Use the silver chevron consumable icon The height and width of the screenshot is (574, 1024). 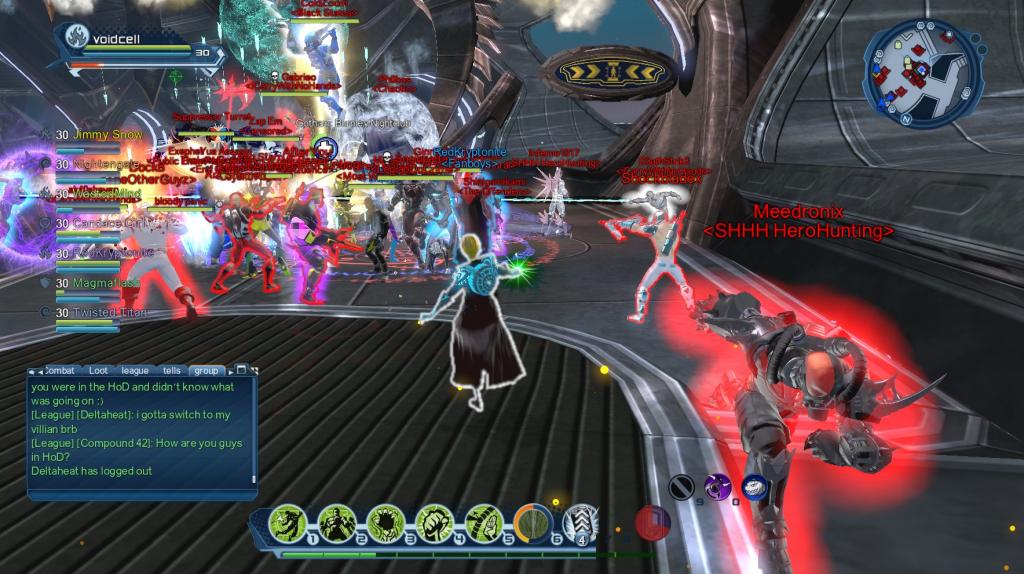point(581,523)
